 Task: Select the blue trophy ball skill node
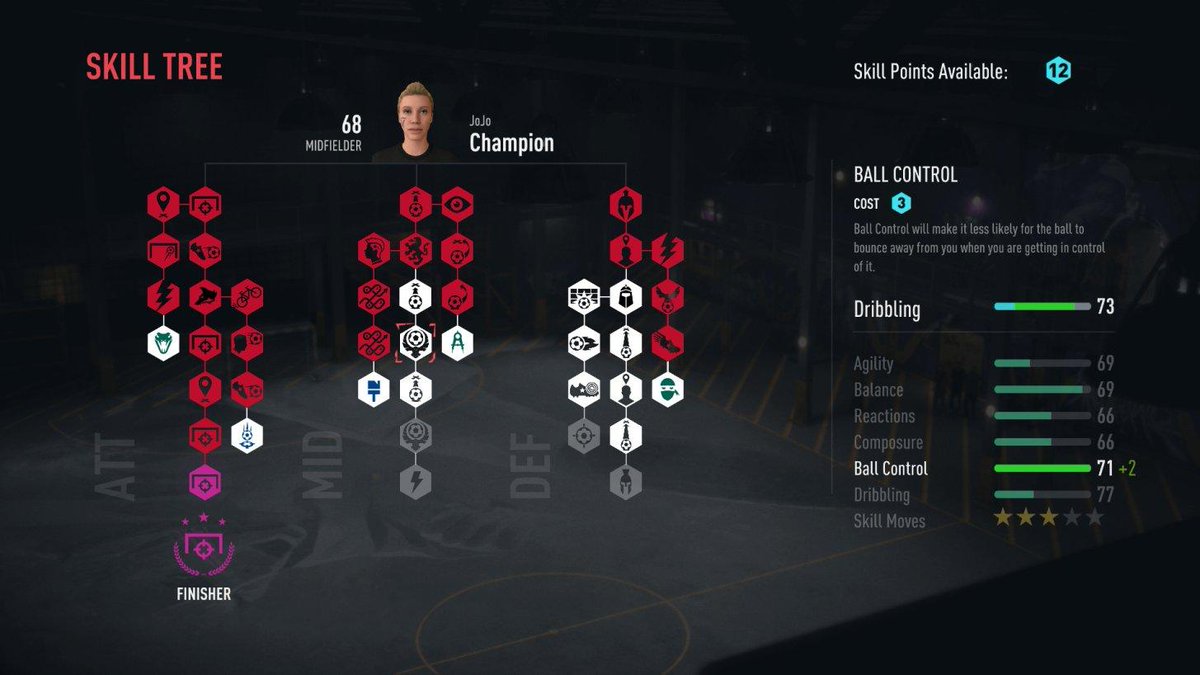pos(246,435)
